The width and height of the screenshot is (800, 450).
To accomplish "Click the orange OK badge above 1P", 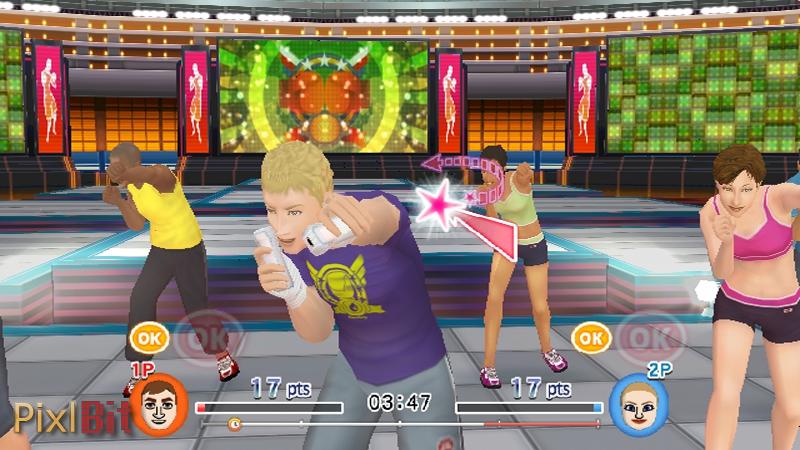I will pyautogui.click(x=148, y=338).
